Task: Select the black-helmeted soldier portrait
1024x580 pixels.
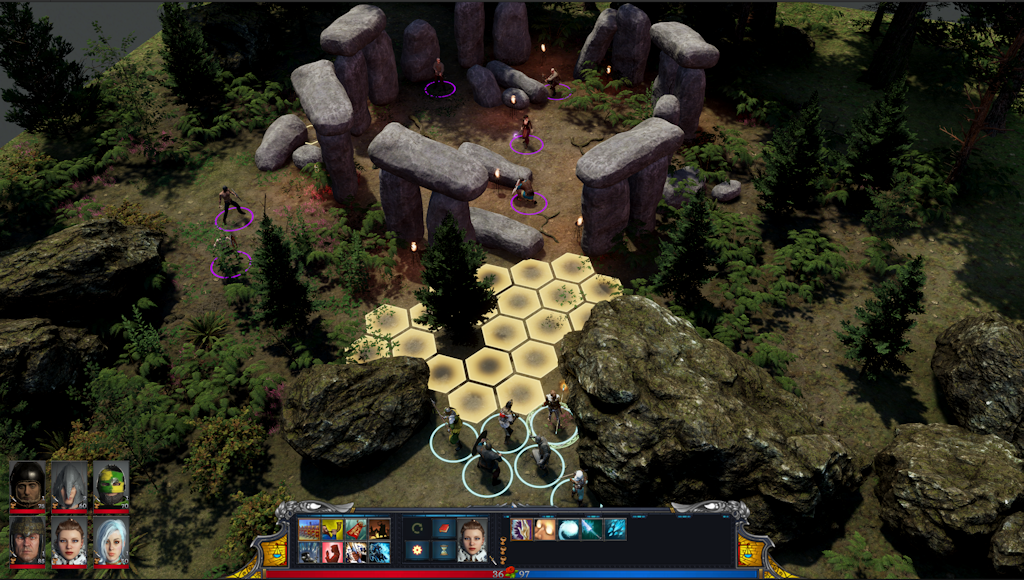Action: click(x=28, y=485)
